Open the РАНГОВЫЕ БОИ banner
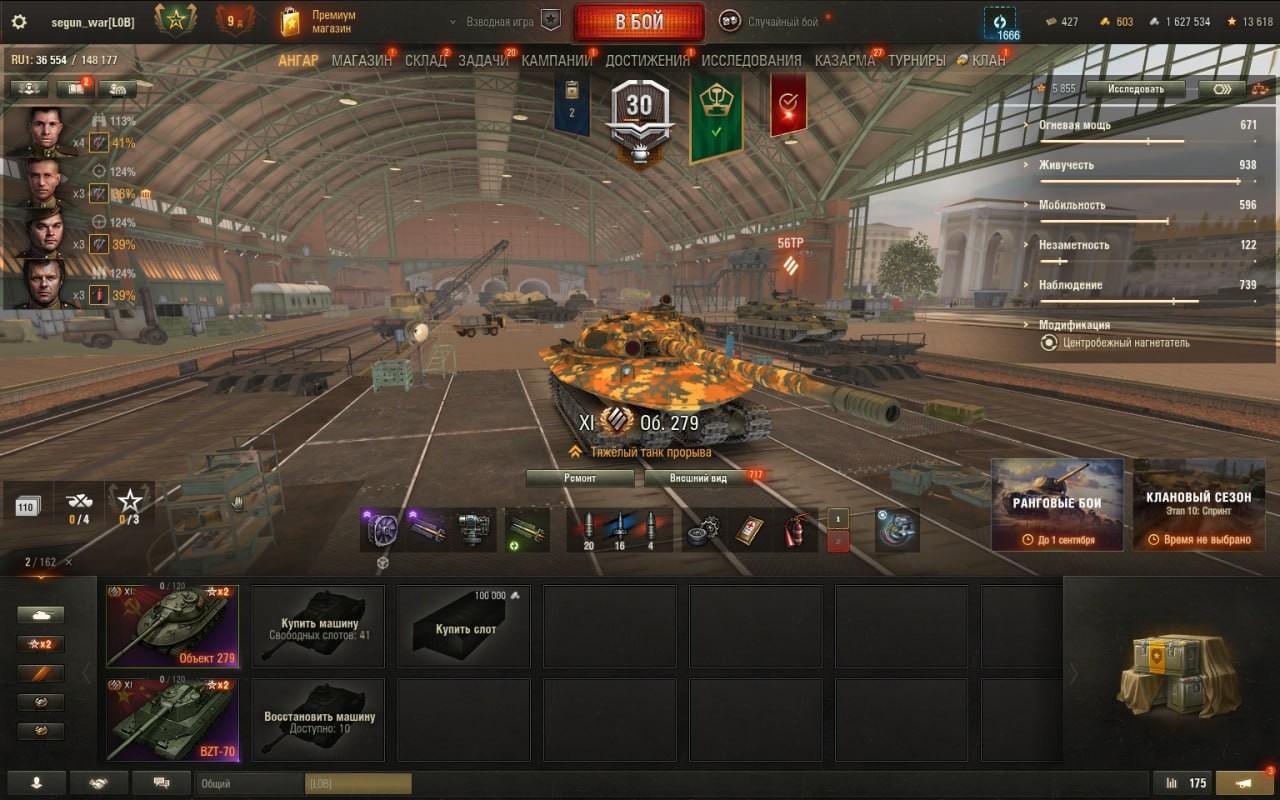The image size is (1280, 800). [x=1057, y=504]
